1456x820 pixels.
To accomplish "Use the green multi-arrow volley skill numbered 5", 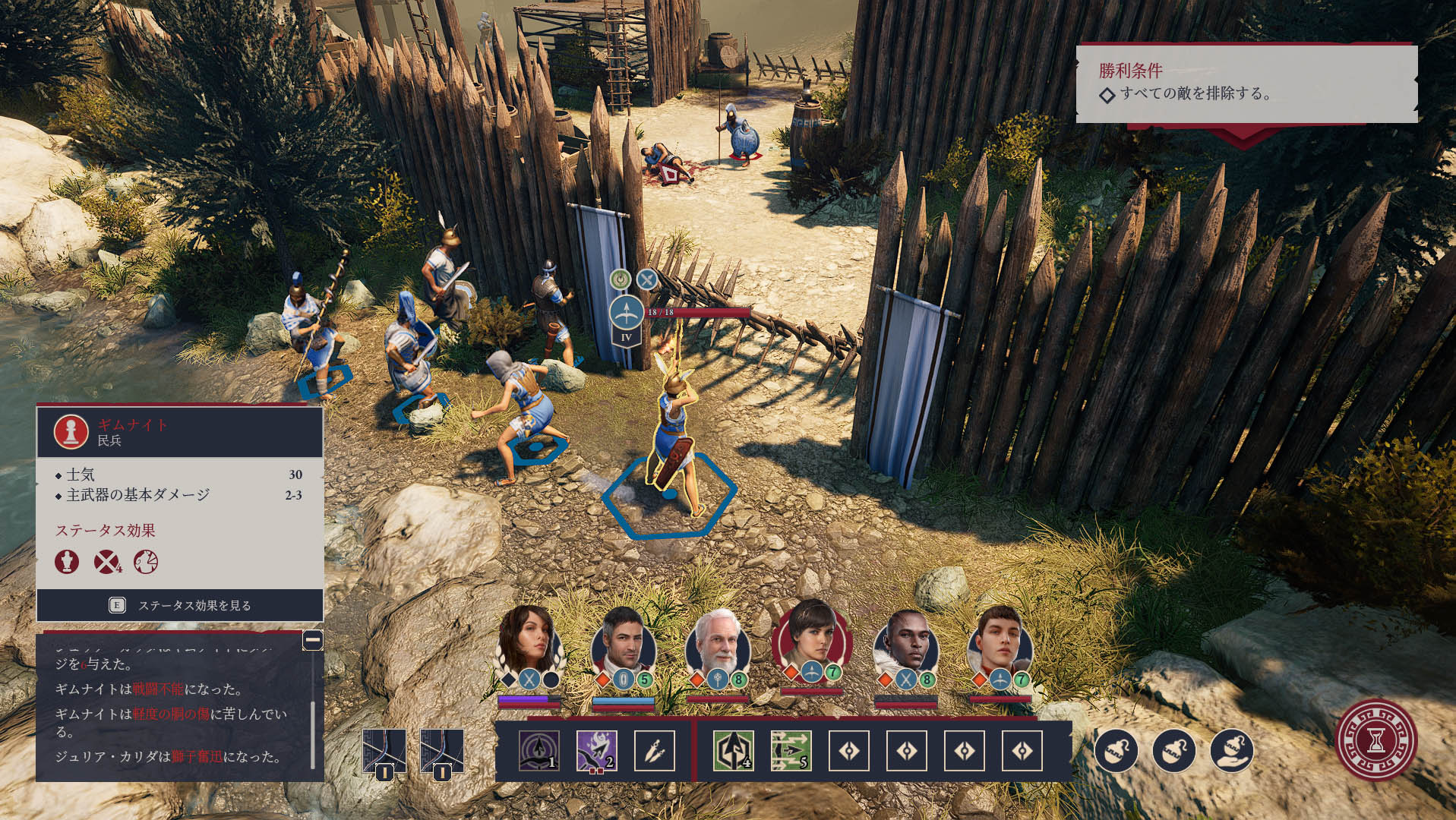I will [x=791, y=751].
